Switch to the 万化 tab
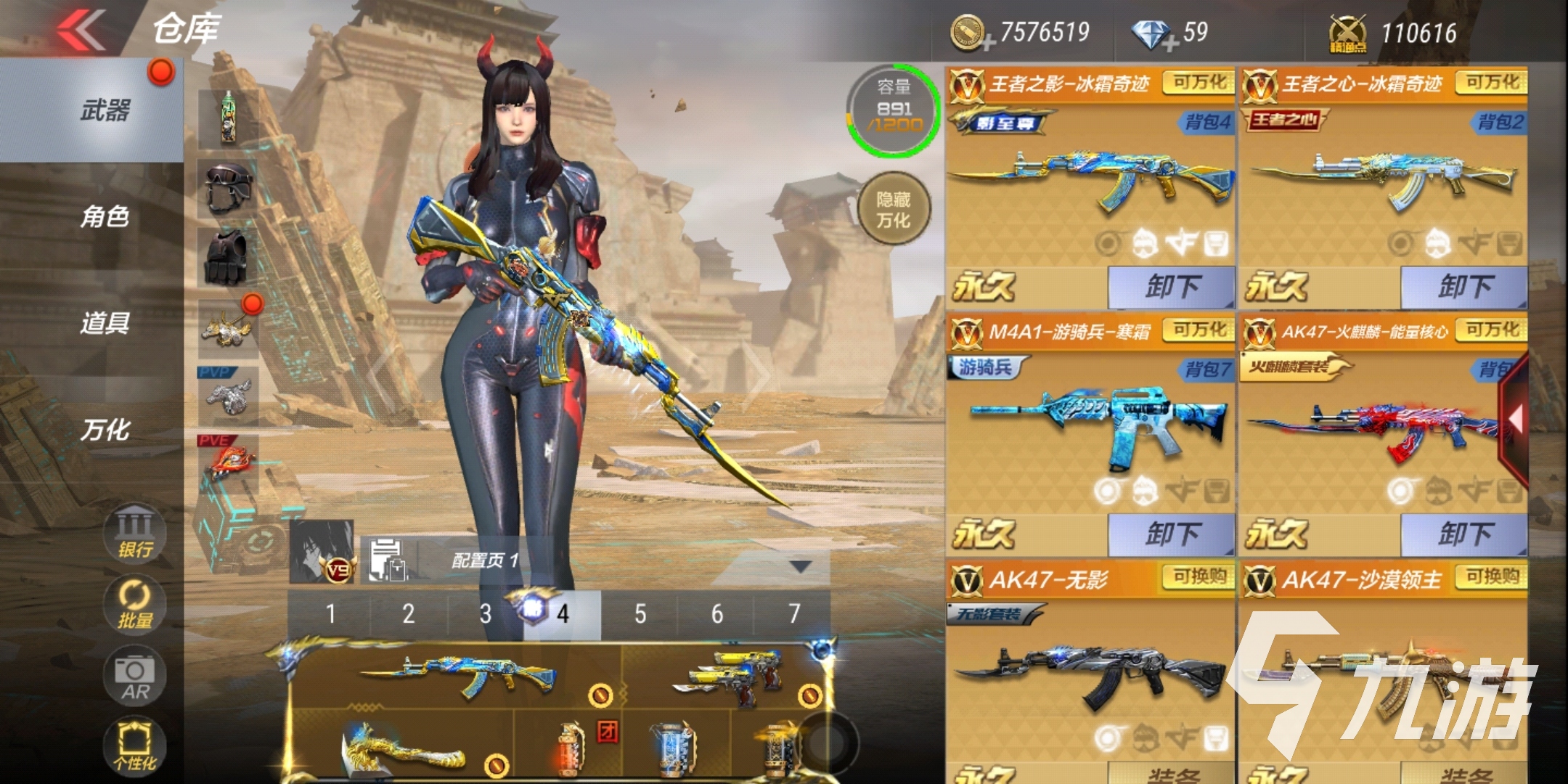 click(105, 430)
